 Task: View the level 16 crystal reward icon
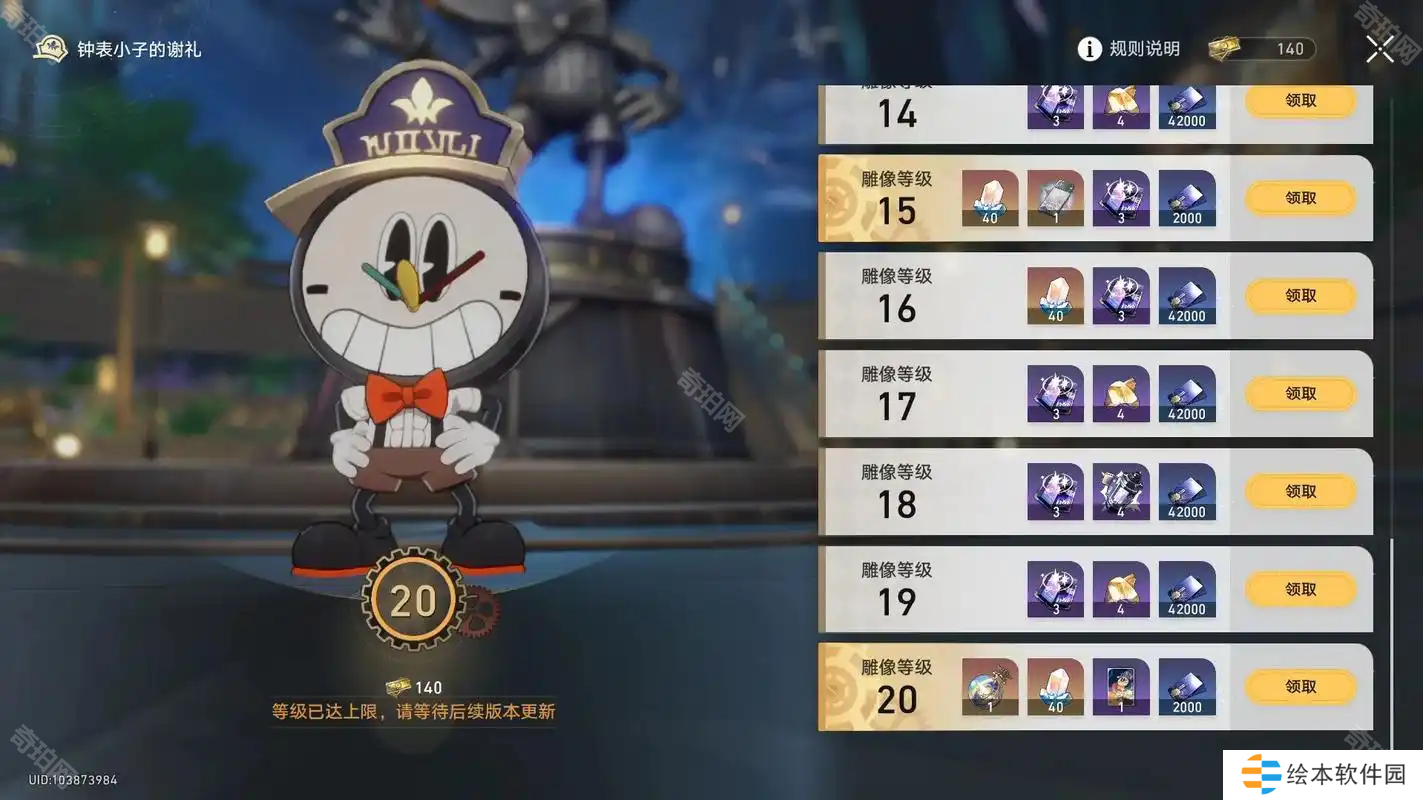point(1055,296)
